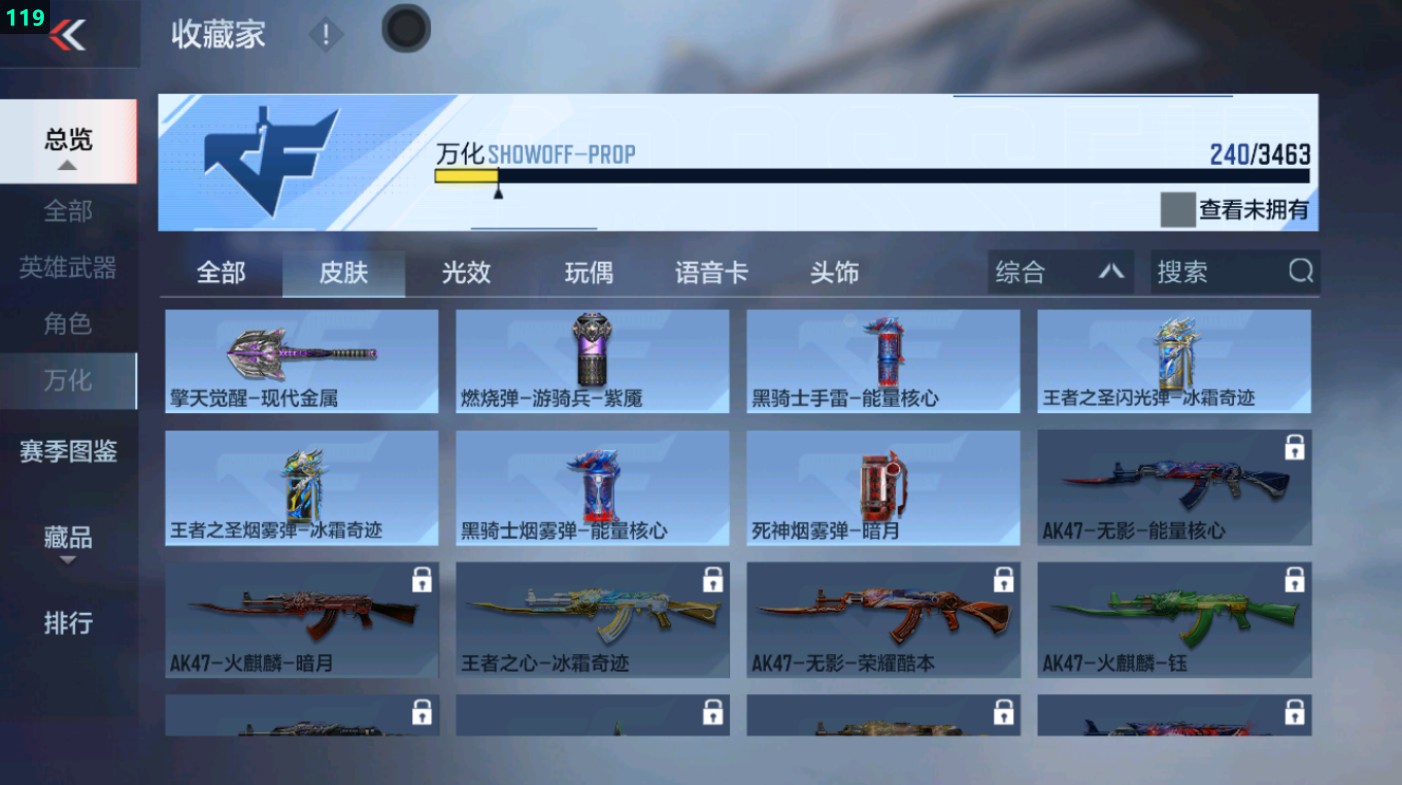
Task: Tap the dark circular icon in top bar
Action: (405, 30)
